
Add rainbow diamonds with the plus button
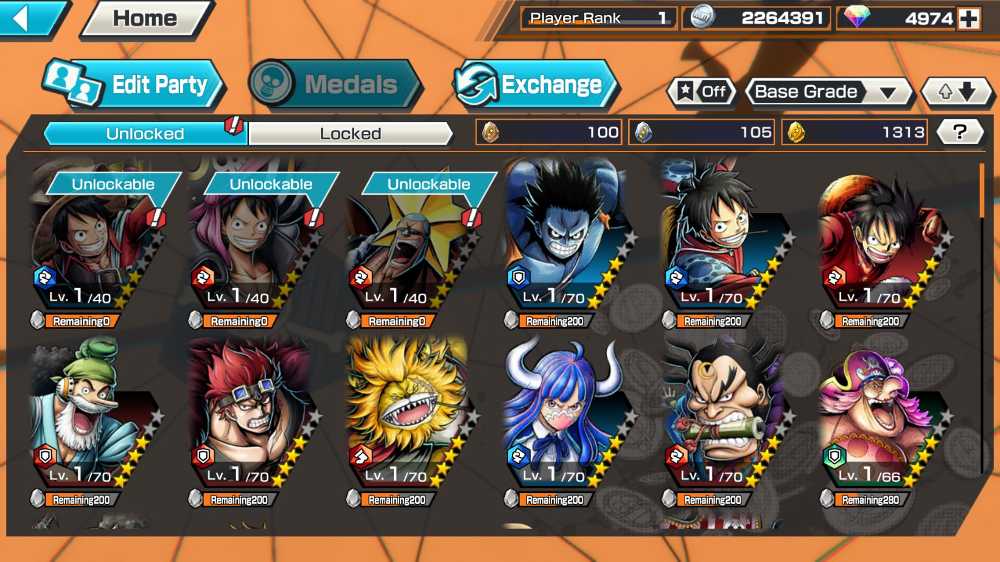(x=968, y=18)
